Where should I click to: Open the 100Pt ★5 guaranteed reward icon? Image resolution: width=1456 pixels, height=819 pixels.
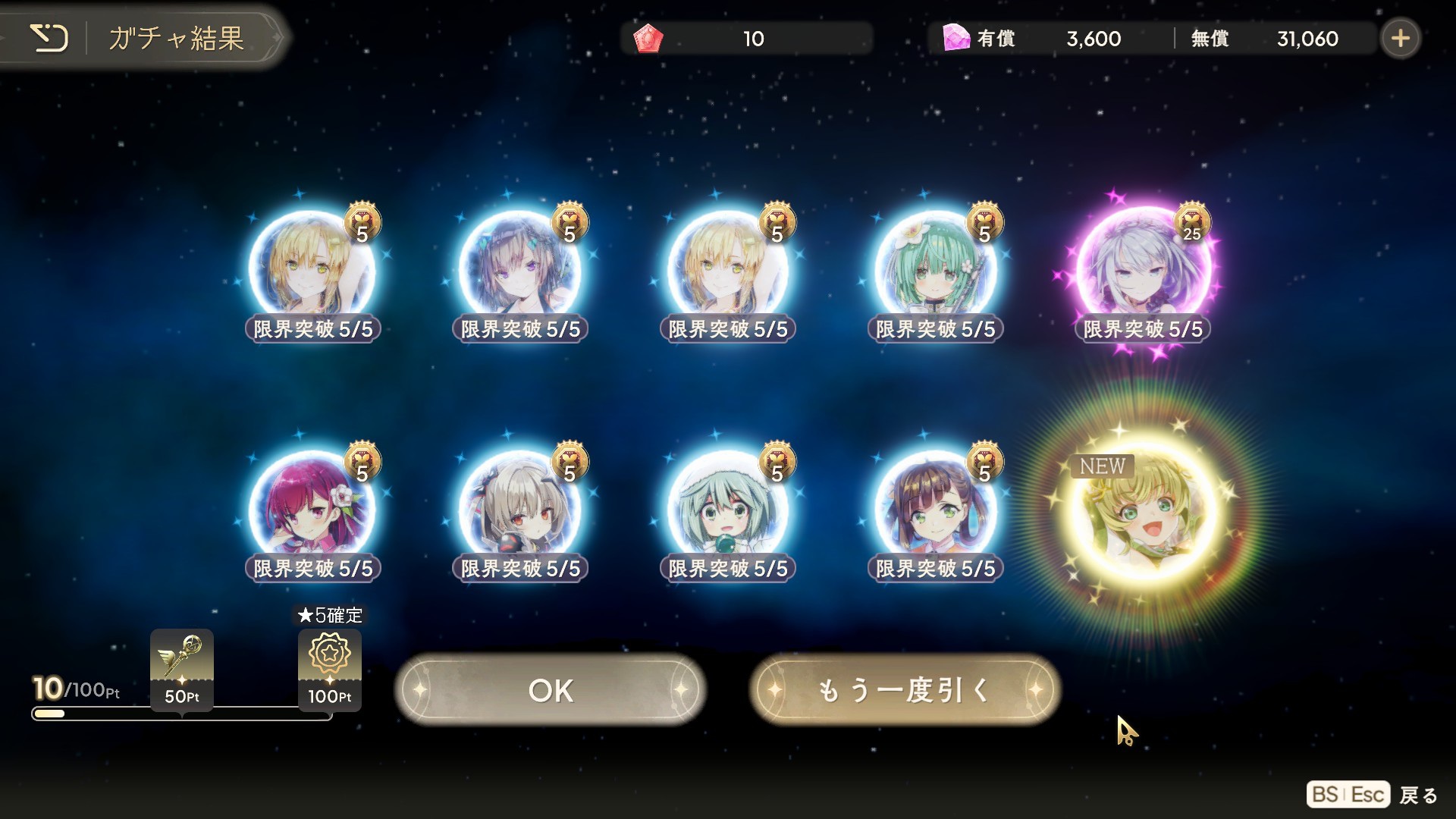tap(330, 669)
